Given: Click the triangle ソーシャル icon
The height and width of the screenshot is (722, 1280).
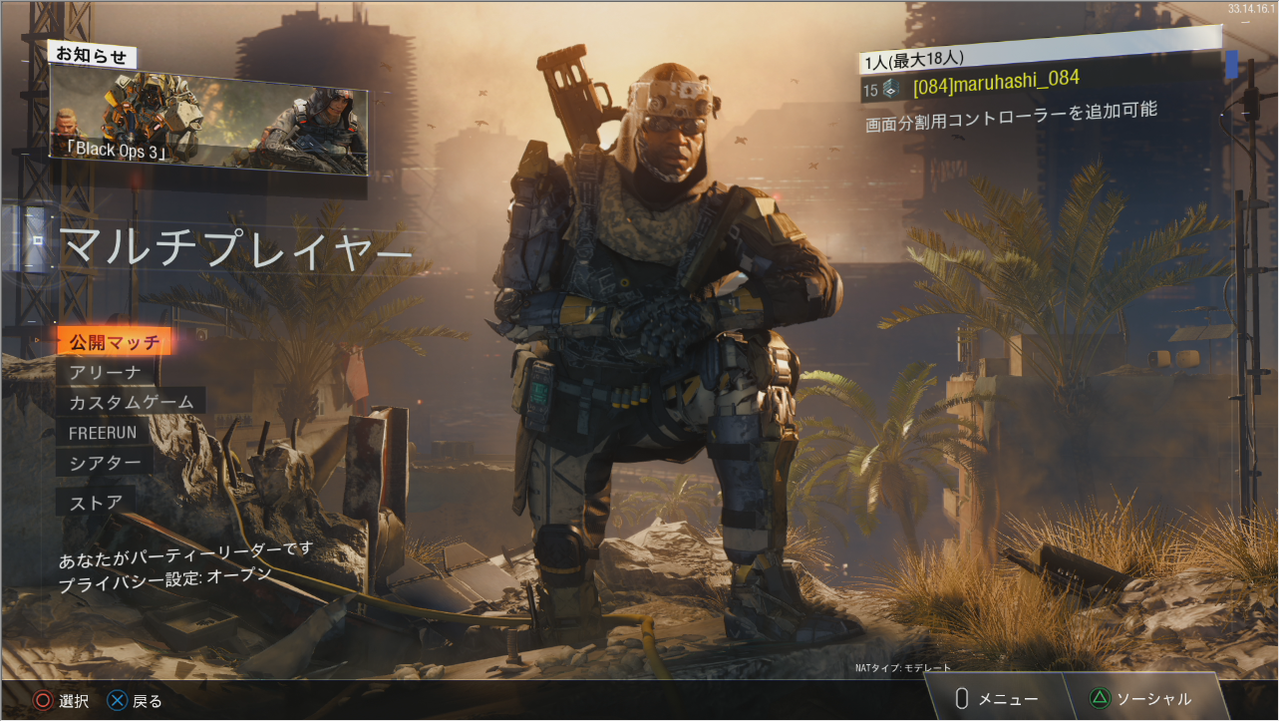Looking at the screenshot, I should pyautogui.click(x=1100, y=699).
